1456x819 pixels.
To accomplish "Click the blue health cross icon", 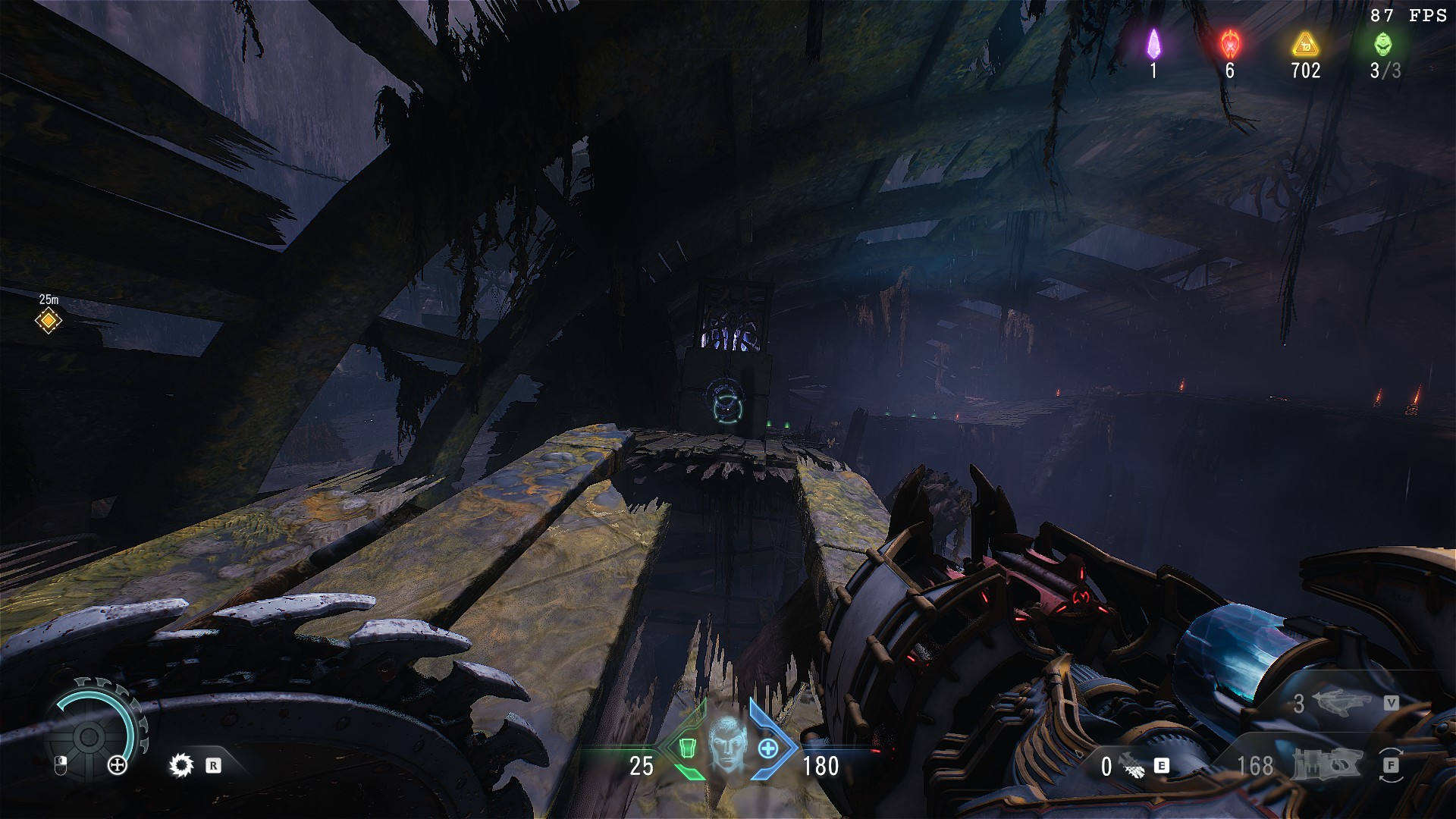I will coord(768,748).
